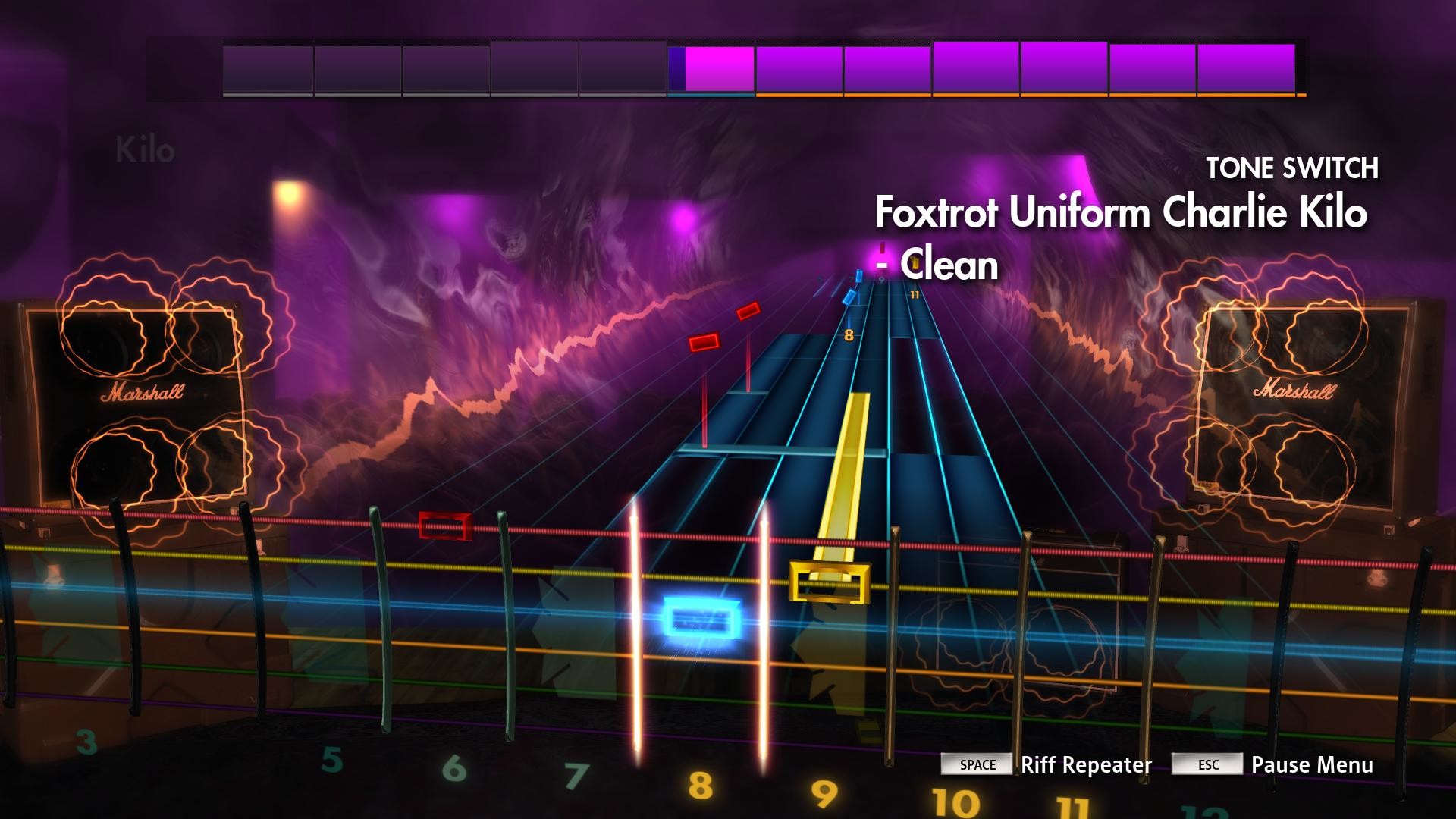
Task: Click the SPACE key prompt icon
Action: 977,765
